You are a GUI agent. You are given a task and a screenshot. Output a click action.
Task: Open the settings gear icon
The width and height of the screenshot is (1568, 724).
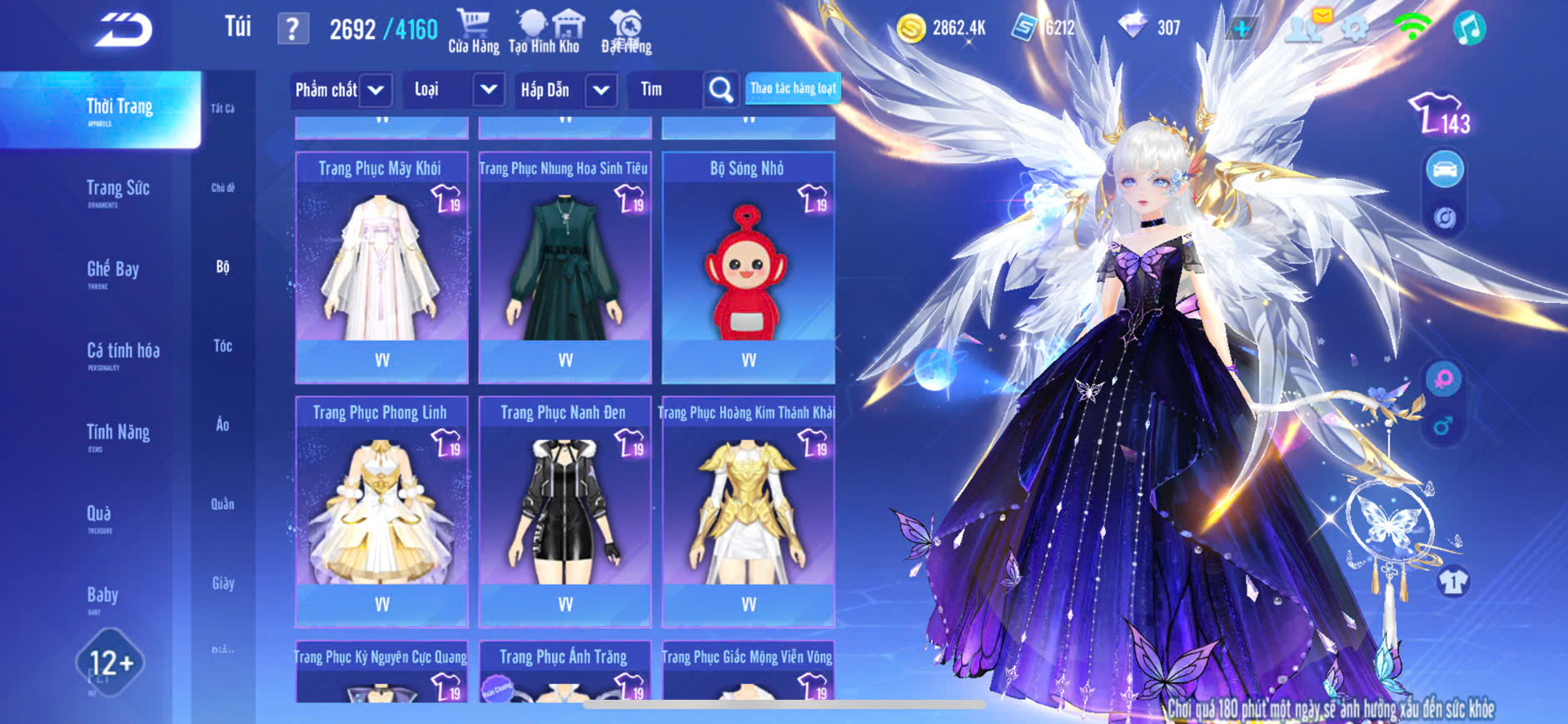1355,29
